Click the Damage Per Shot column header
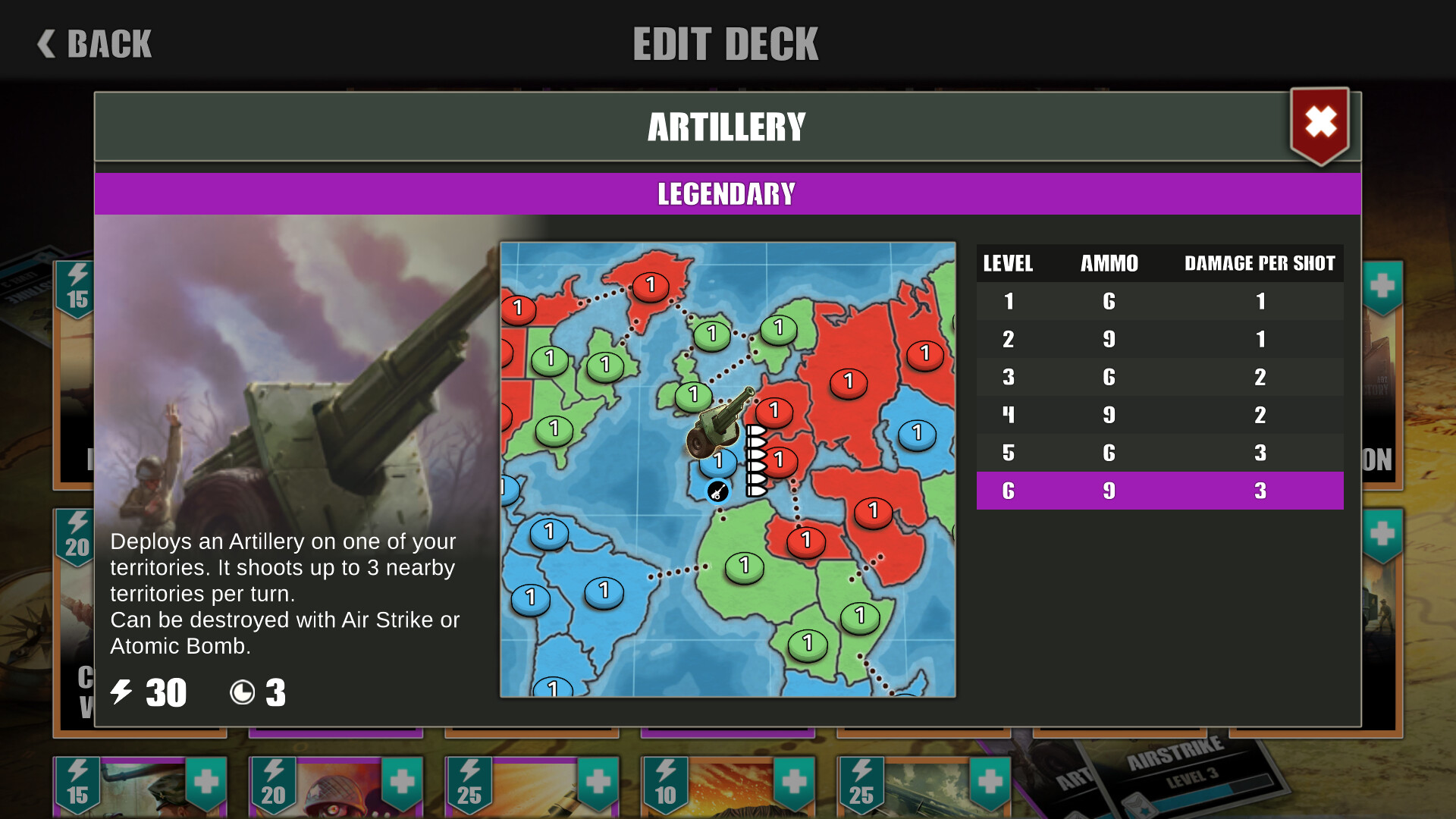Image resolution: width=1456 pixels, height=819 pixels. point(1261,263)
